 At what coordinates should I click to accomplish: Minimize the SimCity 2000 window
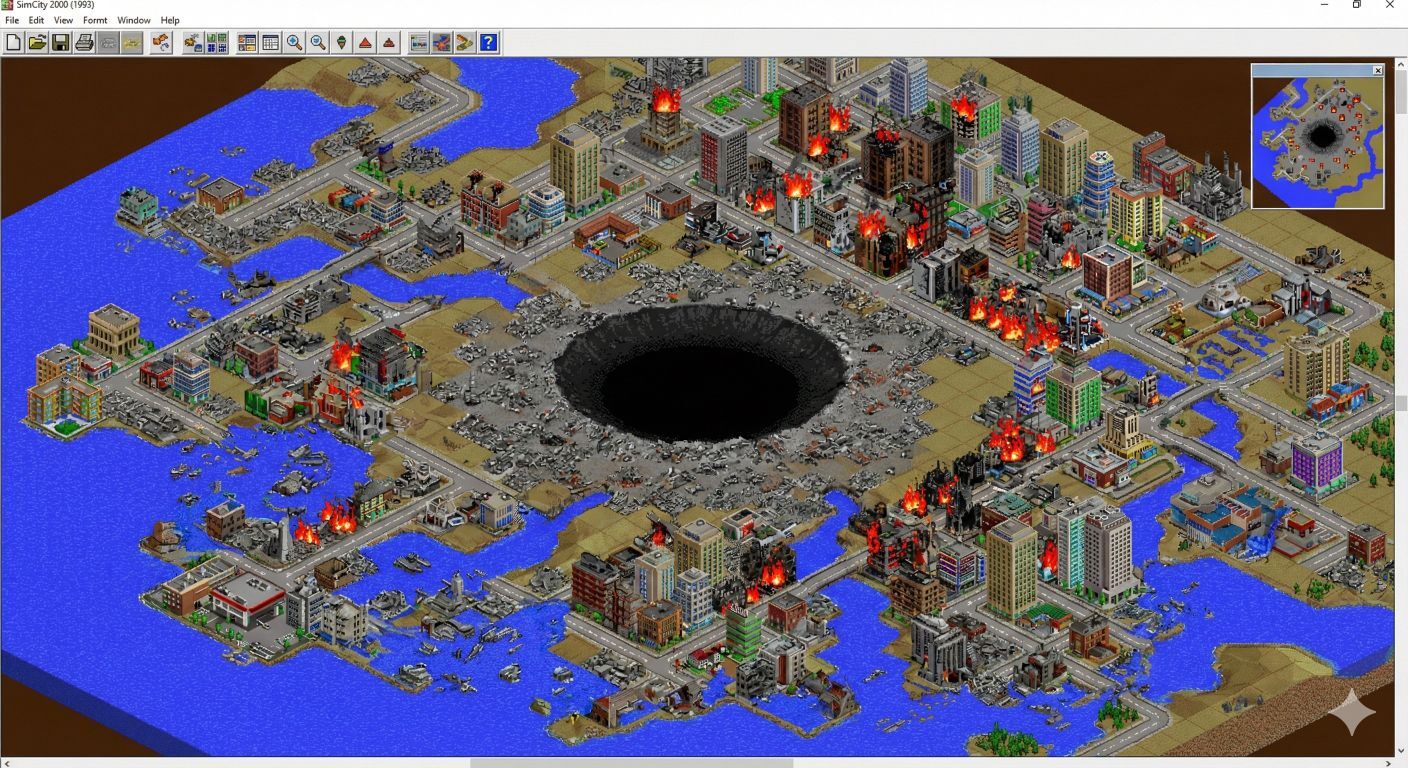click(x=1325, y=5)
